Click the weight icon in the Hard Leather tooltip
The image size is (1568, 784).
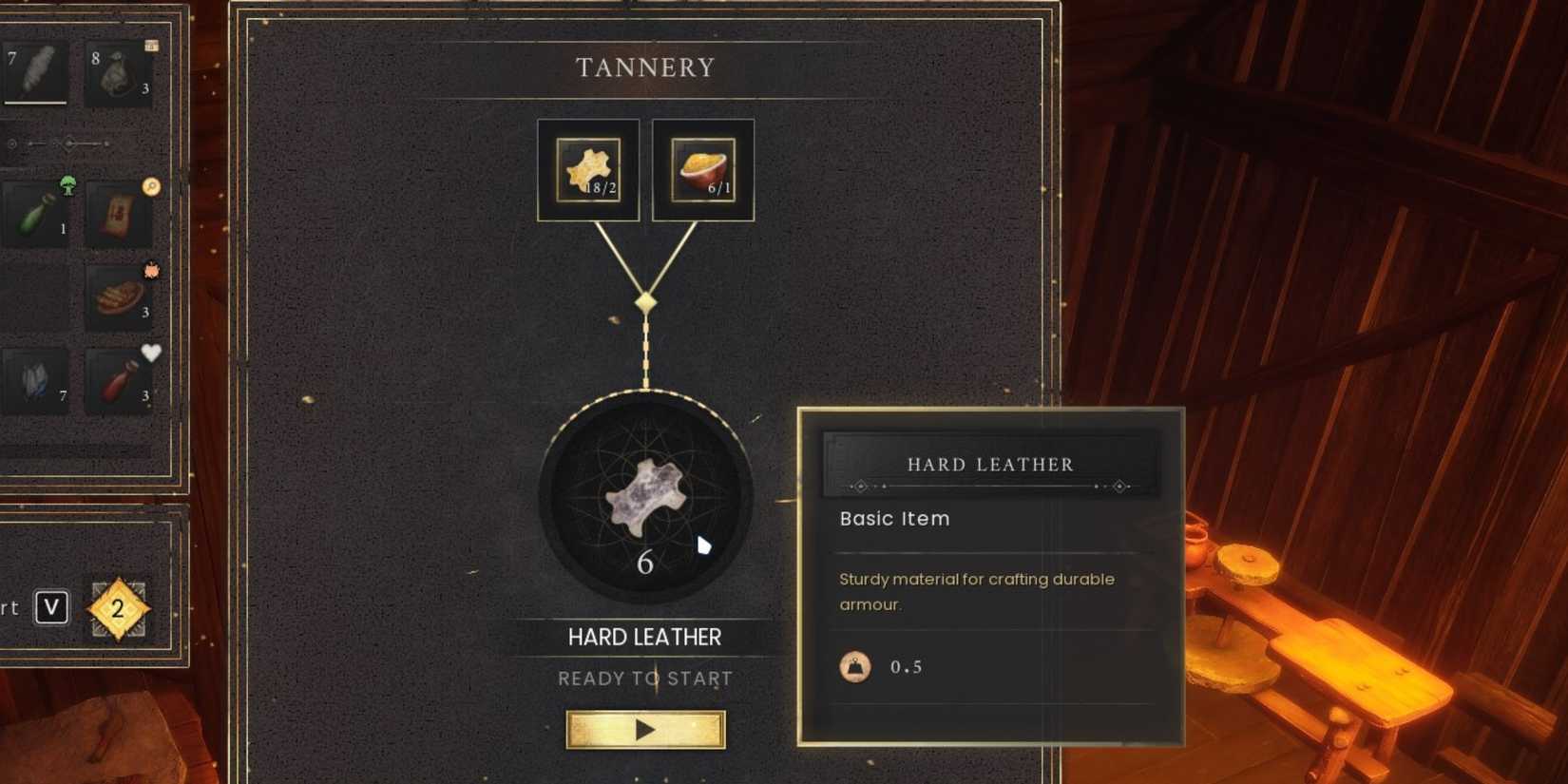coord(854,666)
